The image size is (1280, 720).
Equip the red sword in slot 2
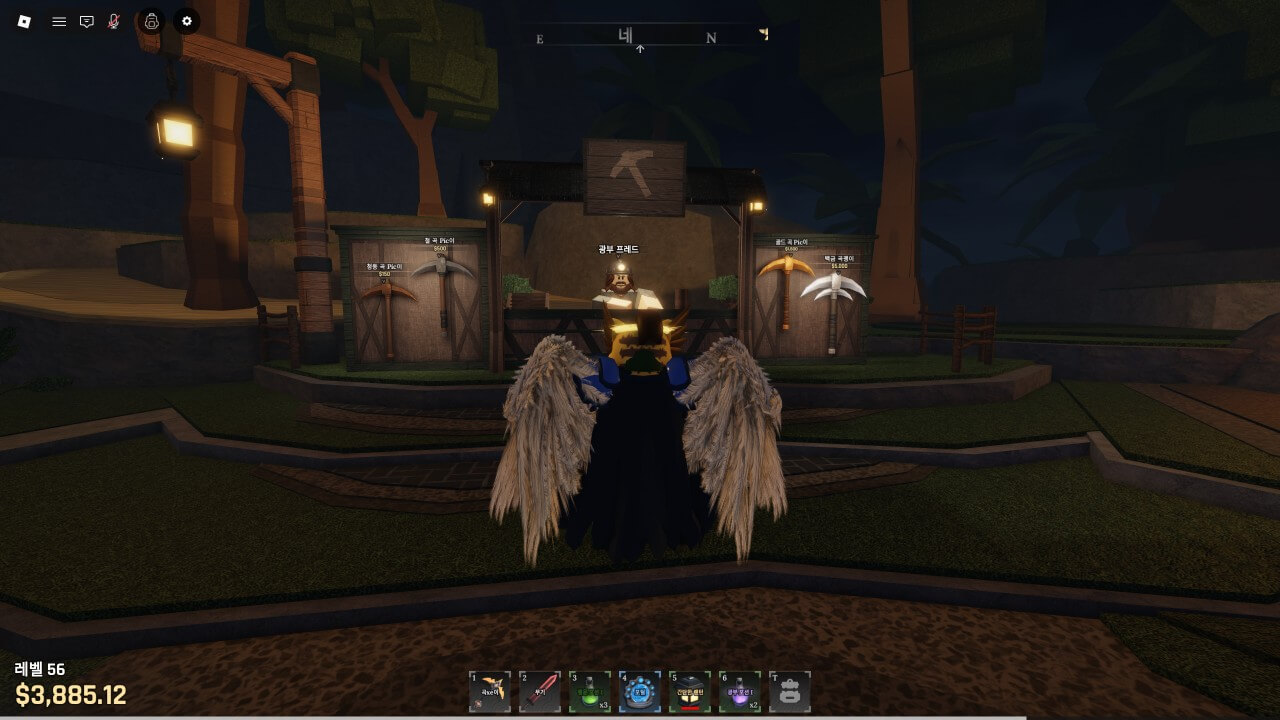point(540,692)
